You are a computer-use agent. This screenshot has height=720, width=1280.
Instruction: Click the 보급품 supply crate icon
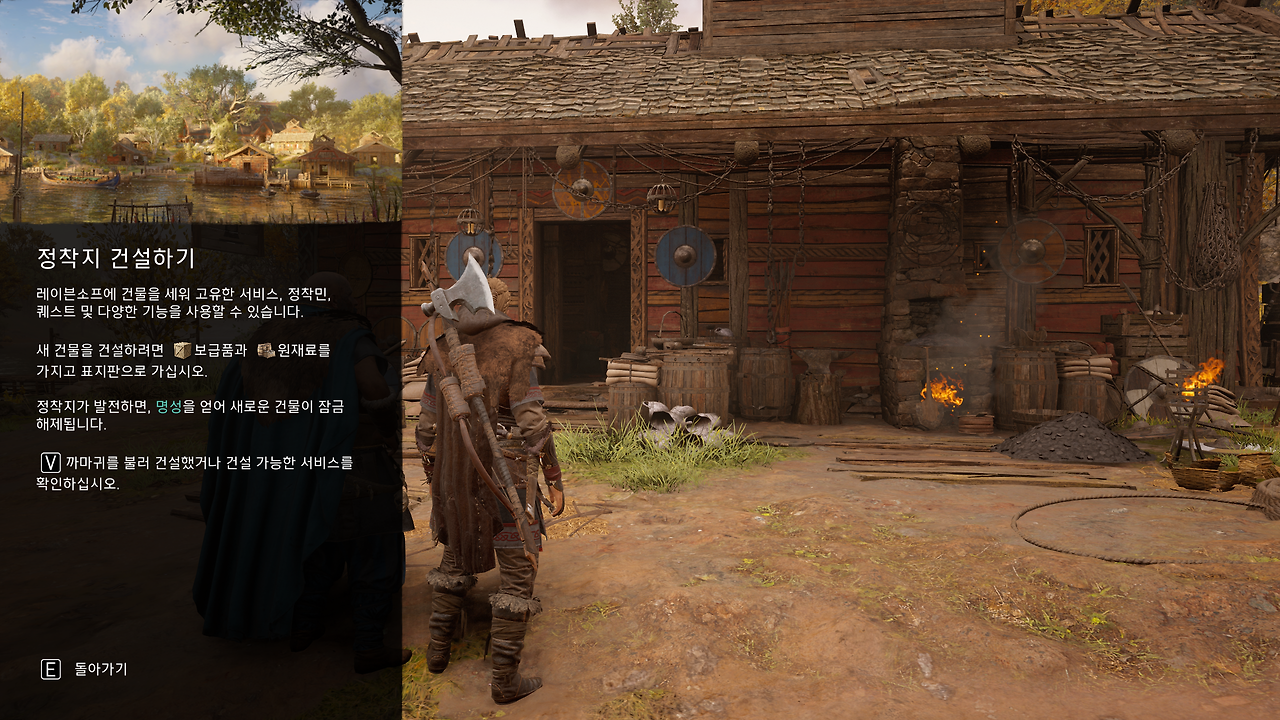tap(181, 352)
